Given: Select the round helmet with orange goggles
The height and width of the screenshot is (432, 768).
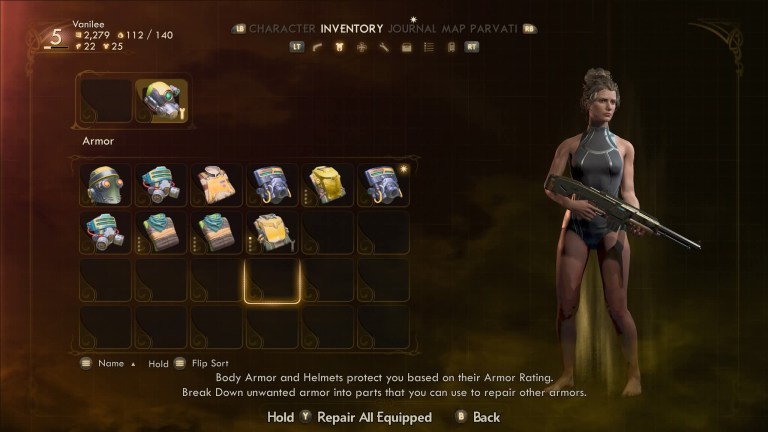Looking at the screenshot, I should [105, 184].
